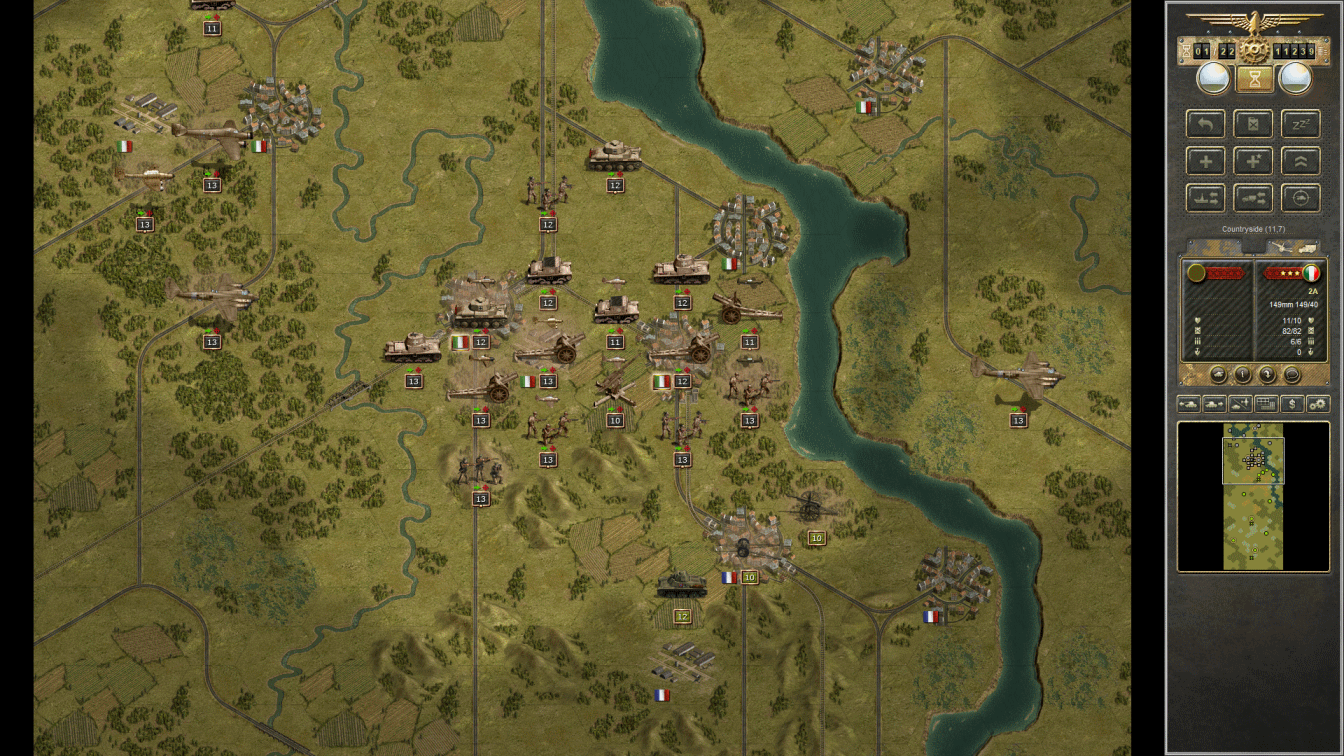Select previous unit with left-arrow tank button

pos(1189,404)
